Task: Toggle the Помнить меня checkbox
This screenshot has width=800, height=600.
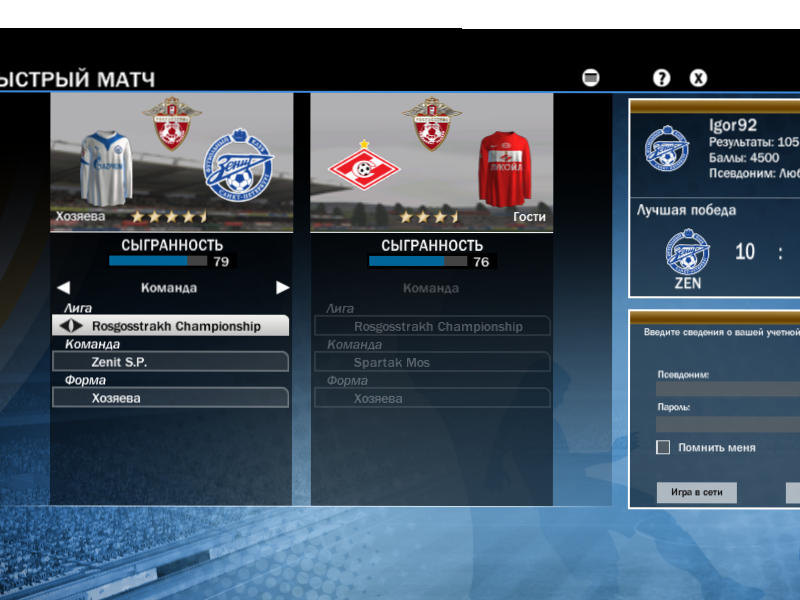Action: click(663, 447)
